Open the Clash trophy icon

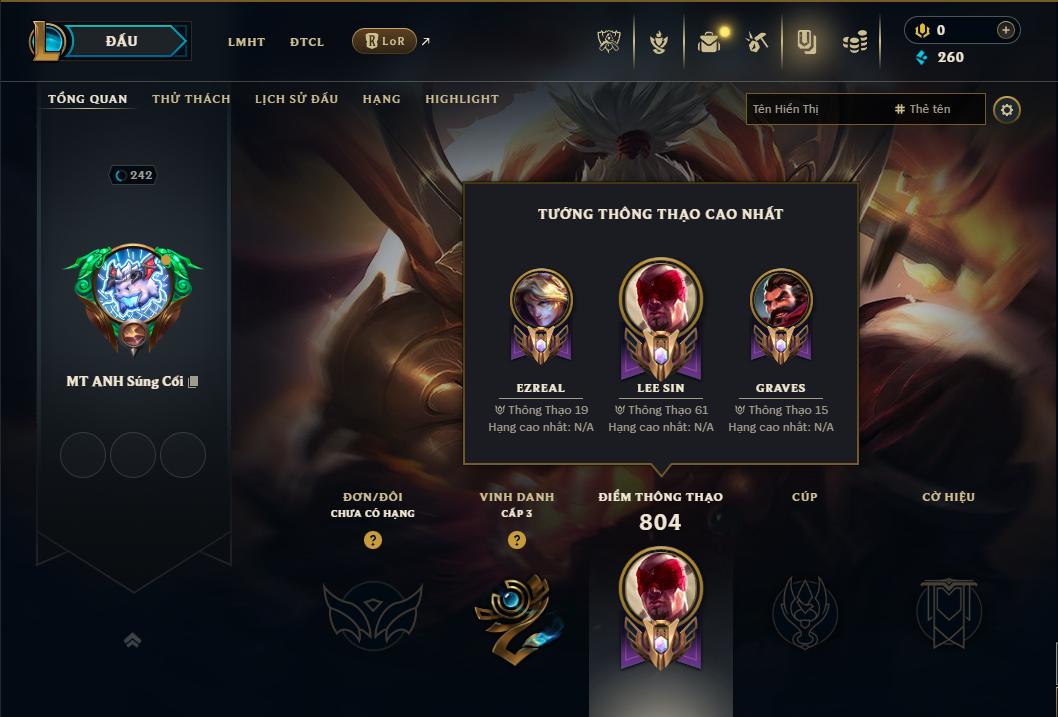coord(609,42)
